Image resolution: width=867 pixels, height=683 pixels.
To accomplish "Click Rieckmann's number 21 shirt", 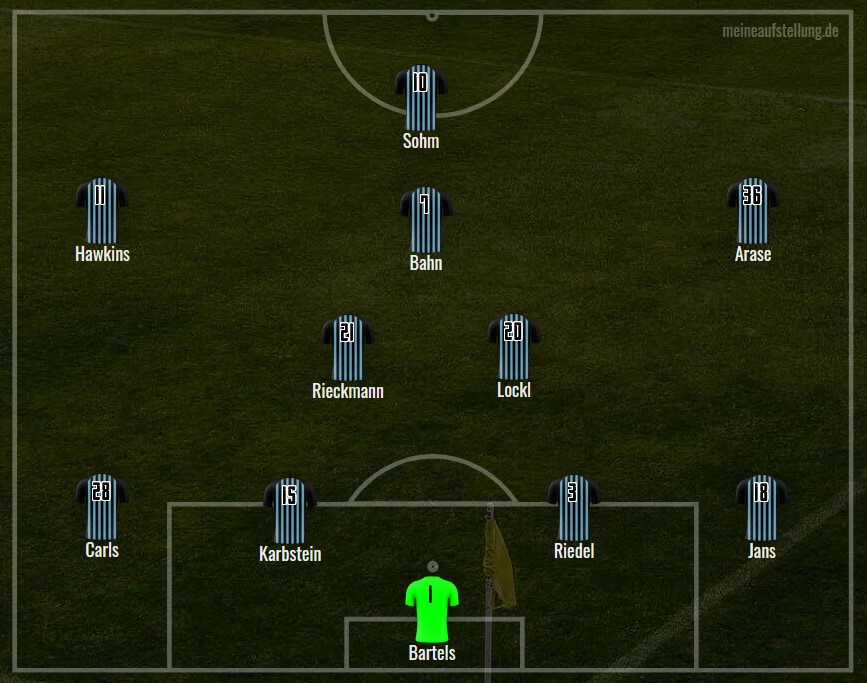I will (x=347, y=347).
